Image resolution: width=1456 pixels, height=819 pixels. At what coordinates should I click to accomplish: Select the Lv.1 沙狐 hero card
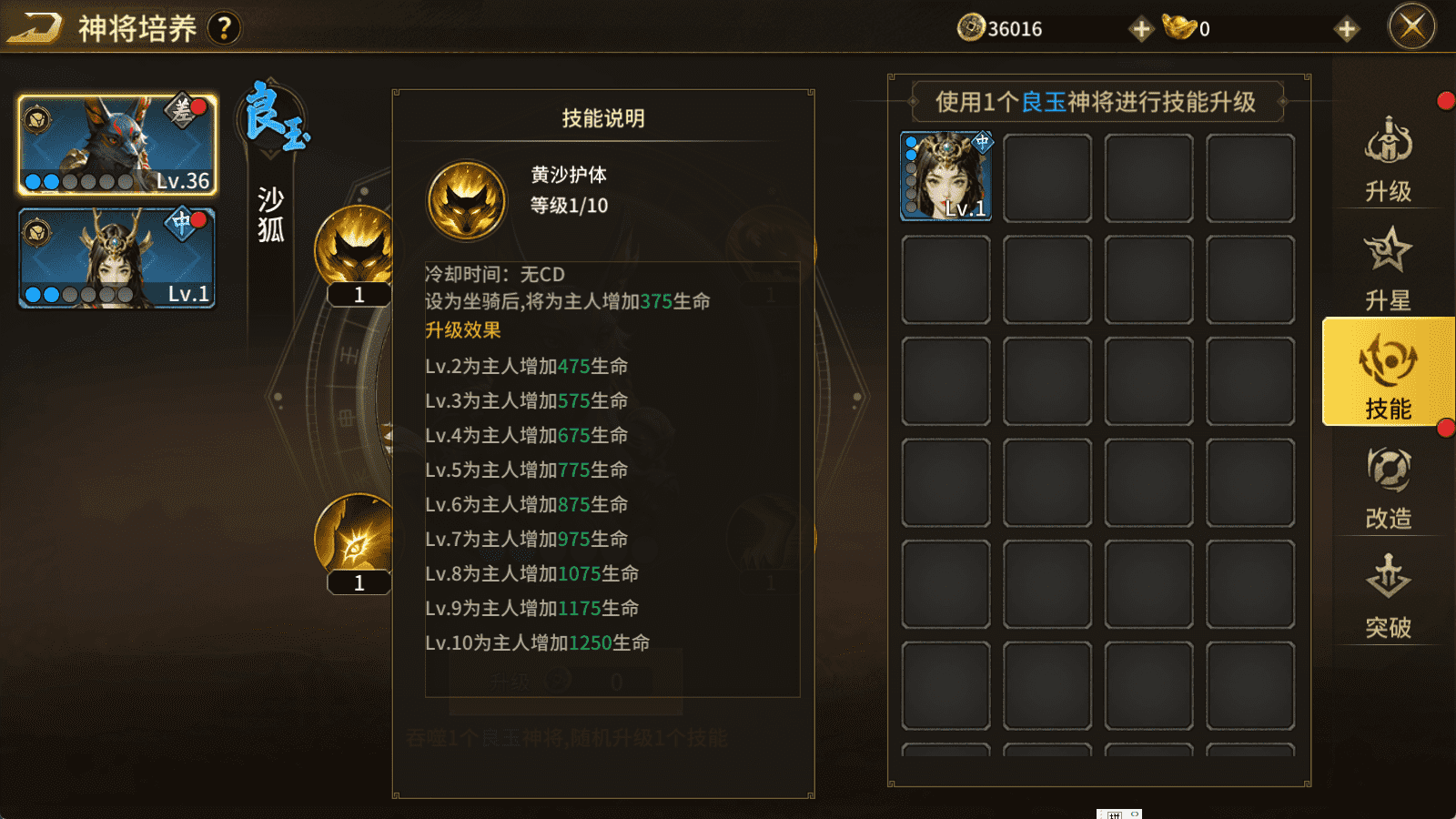(x=116, y=258)
